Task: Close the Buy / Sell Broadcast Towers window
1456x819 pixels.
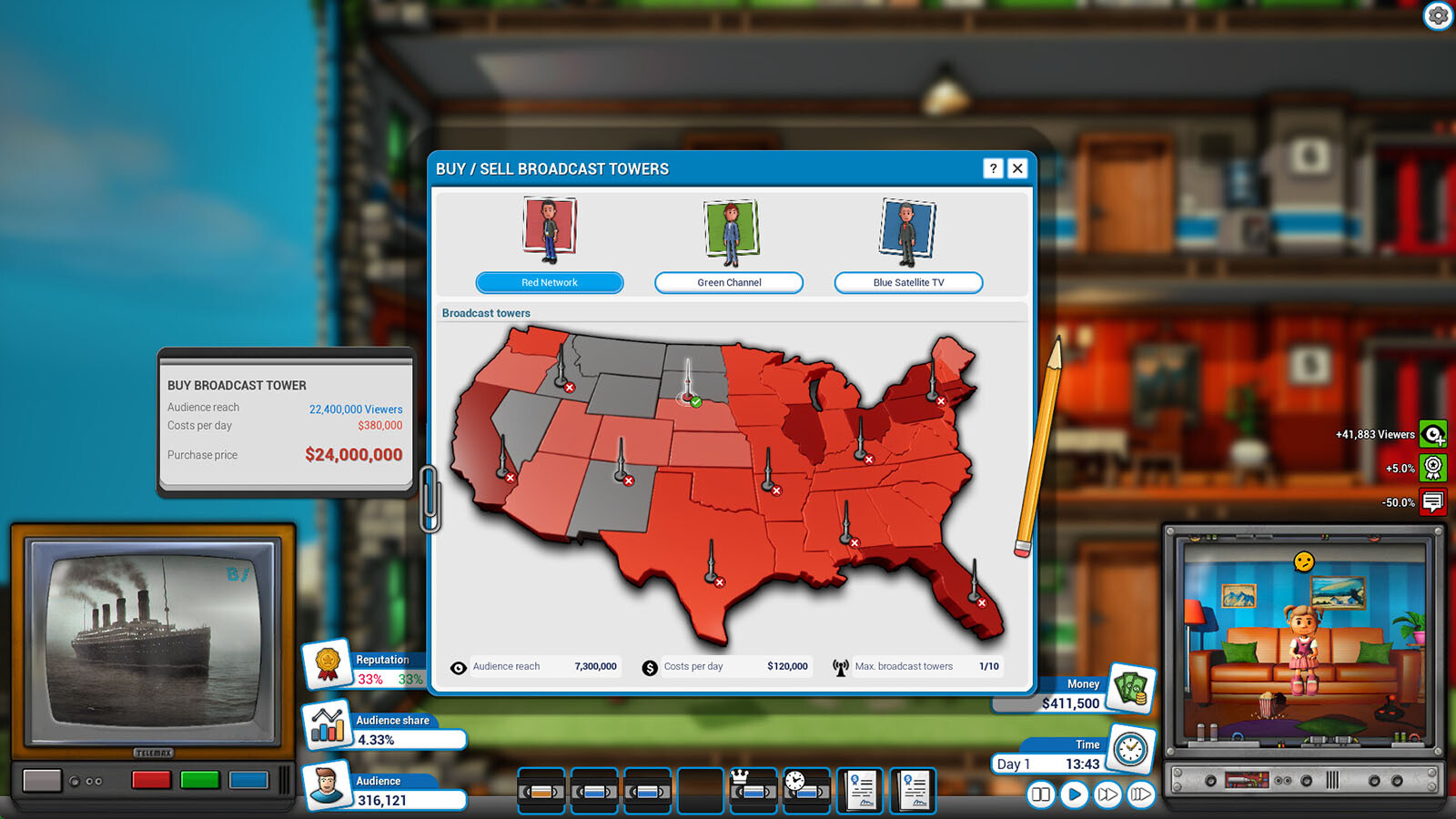Action: pos(1017,168)
